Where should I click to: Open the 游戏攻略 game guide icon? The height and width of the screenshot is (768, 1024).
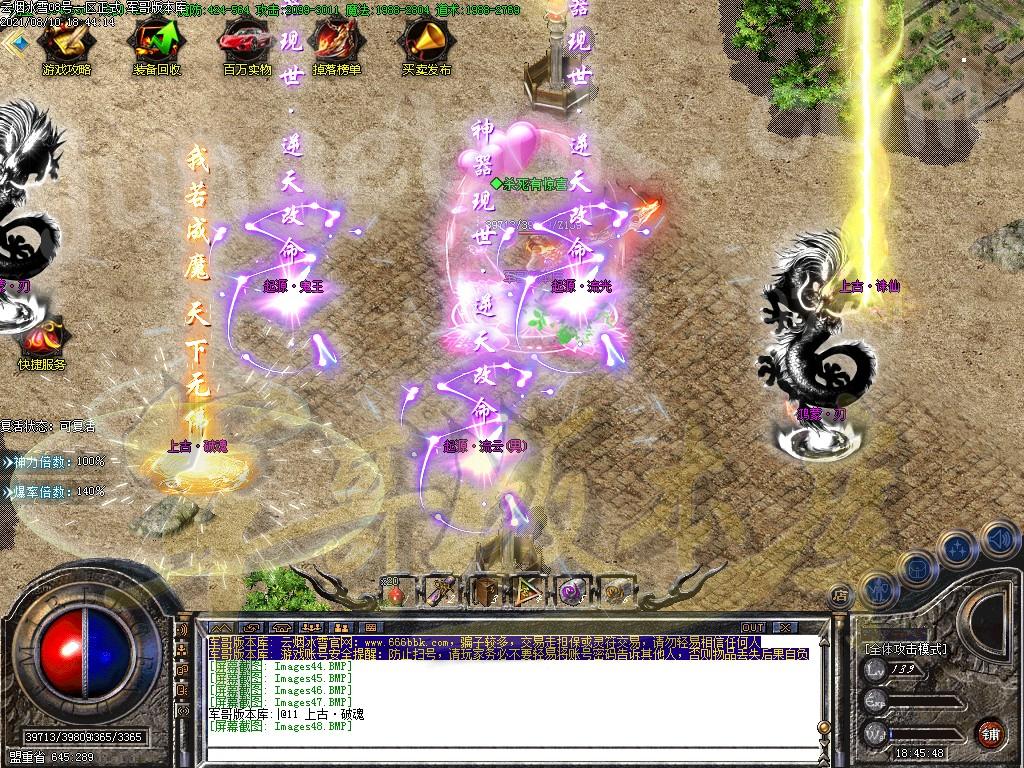[x=66, y=45]
